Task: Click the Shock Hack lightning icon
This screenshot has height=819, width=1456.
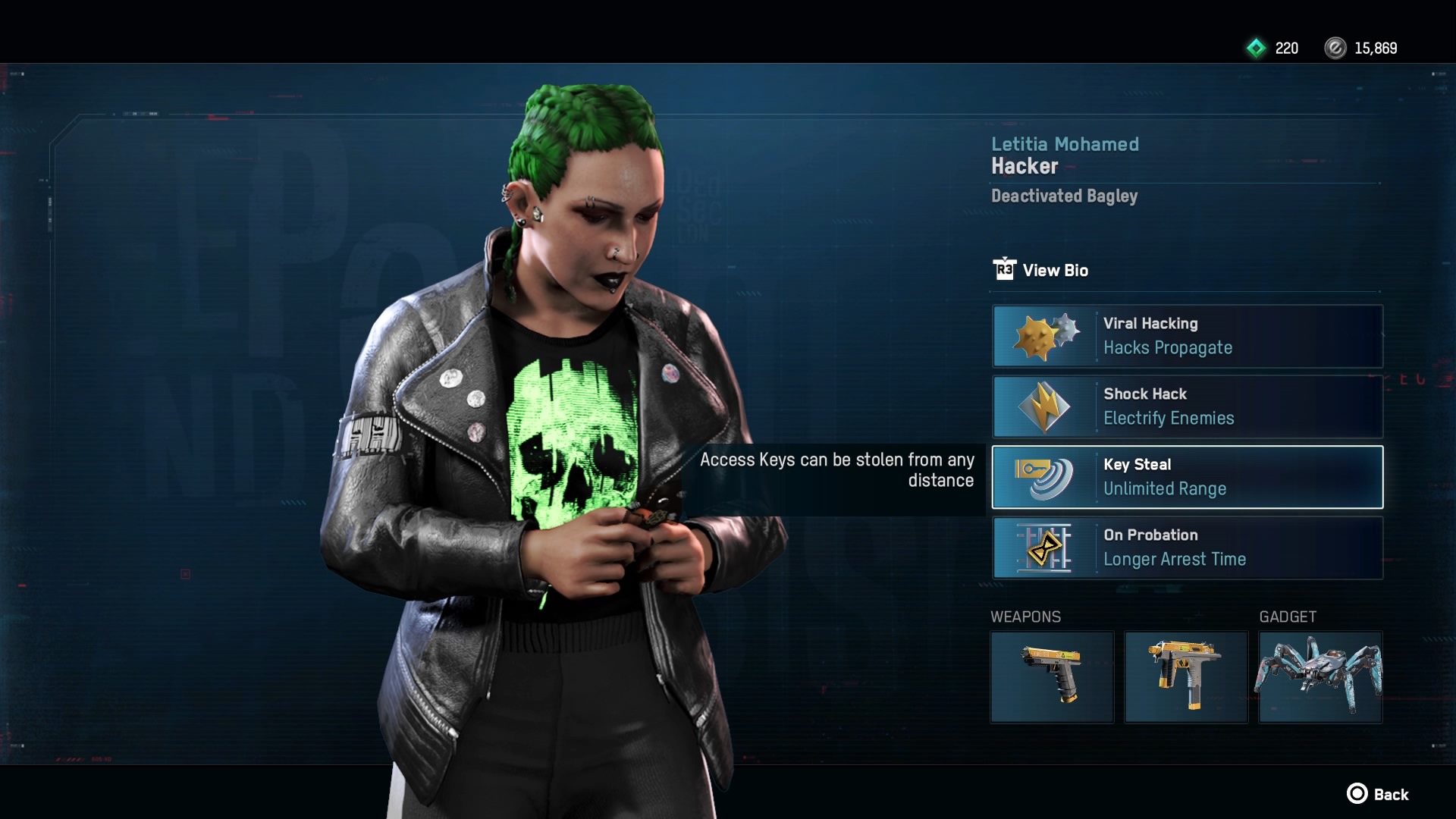Action: [x=1044, y=406]
